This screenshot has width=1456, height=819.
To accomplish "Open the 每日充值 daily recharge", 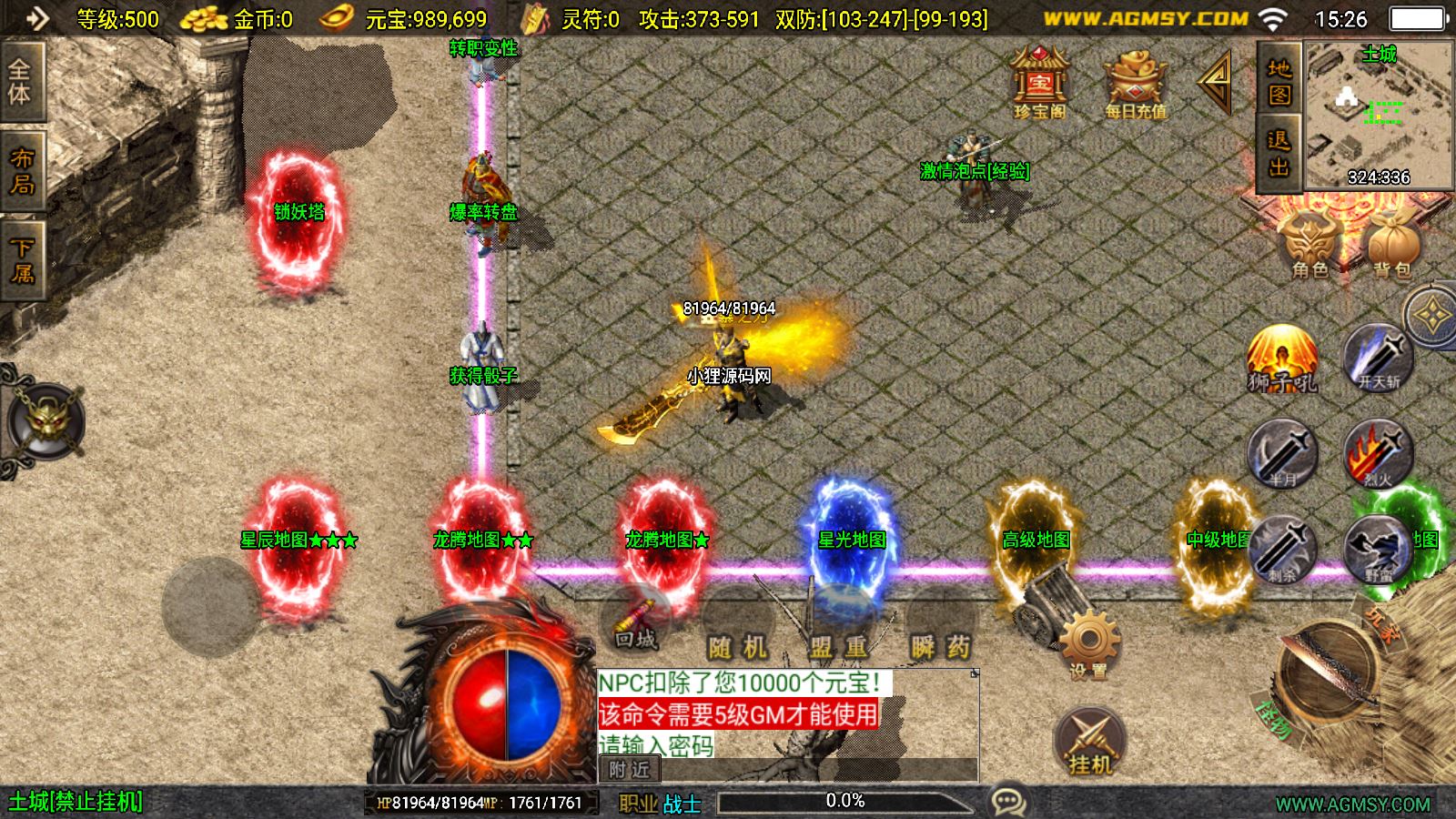I will click(1135, 84).
